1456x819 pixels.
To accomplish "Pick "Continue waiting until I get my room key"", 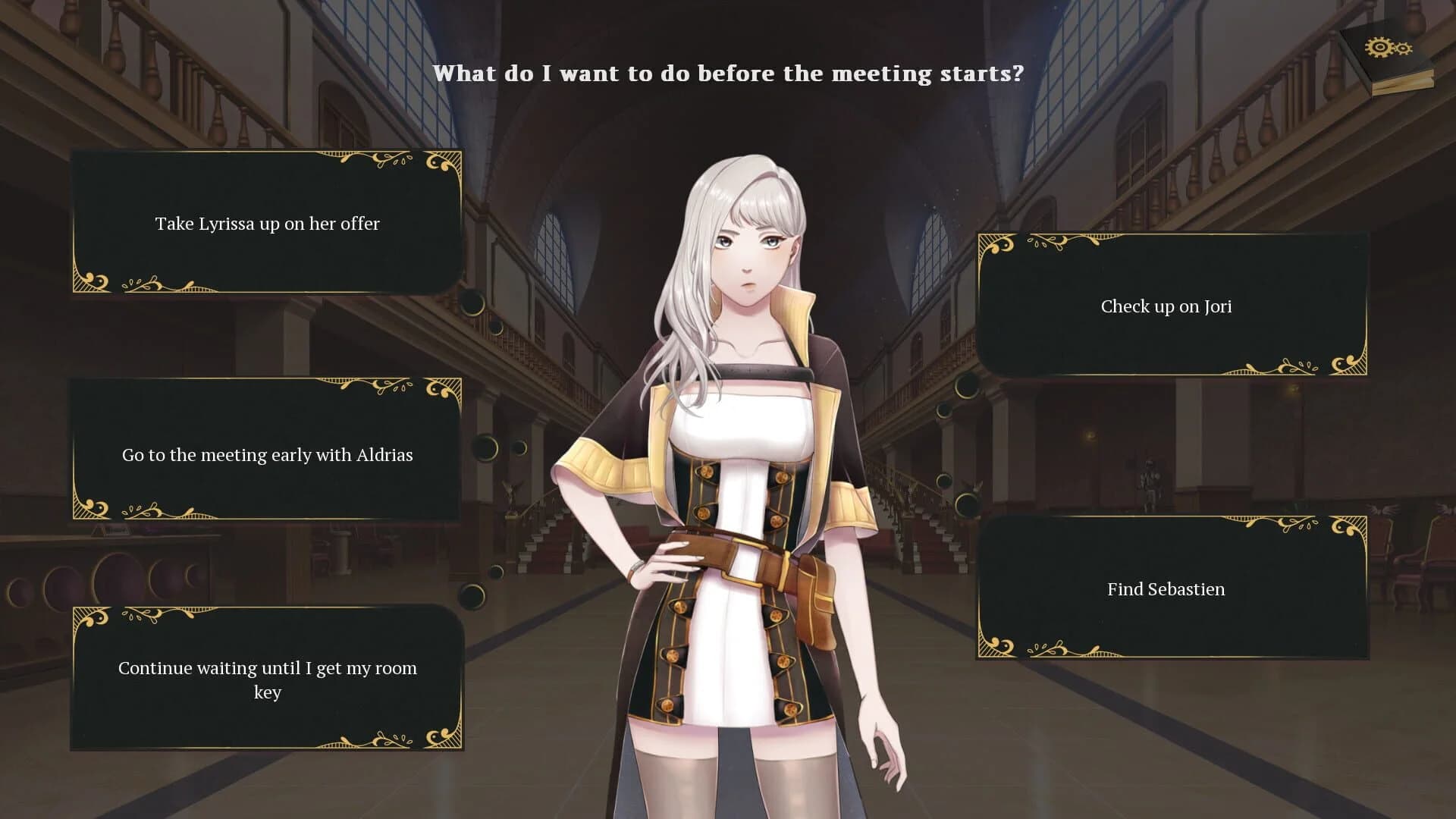I will (x=267, y=680).
